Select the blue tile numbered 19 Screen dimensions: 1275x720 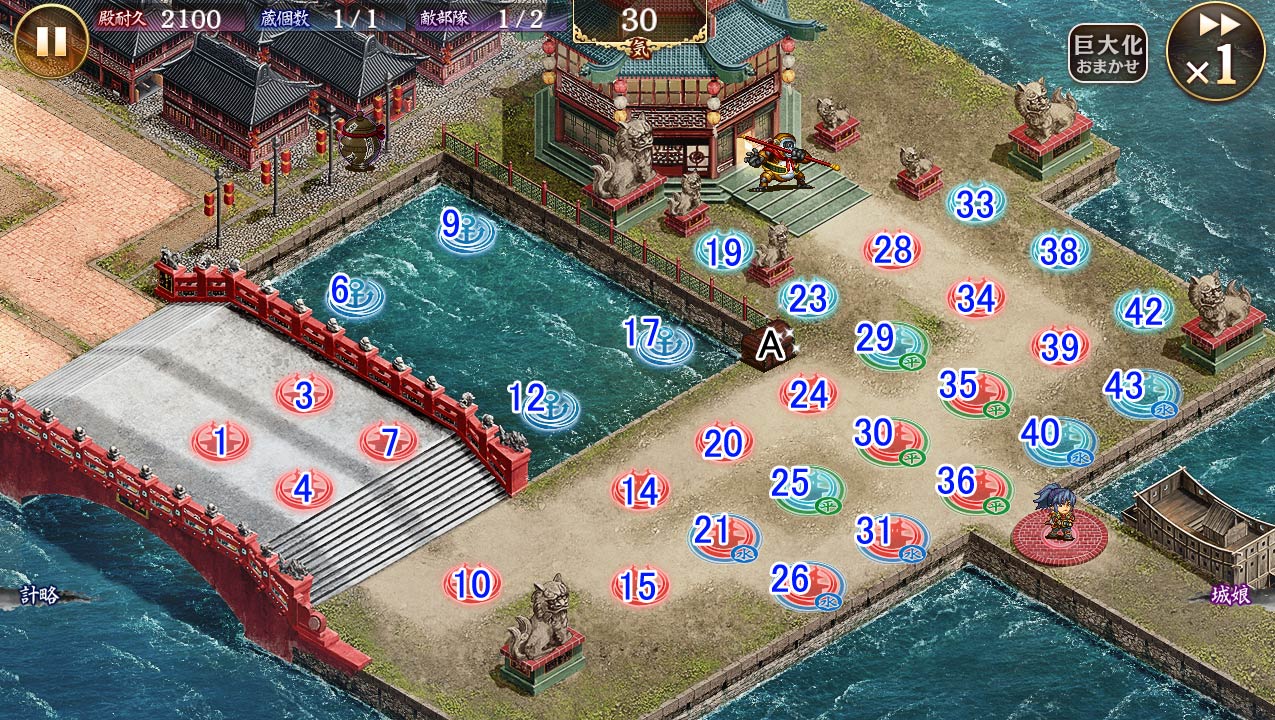[723, 252]
